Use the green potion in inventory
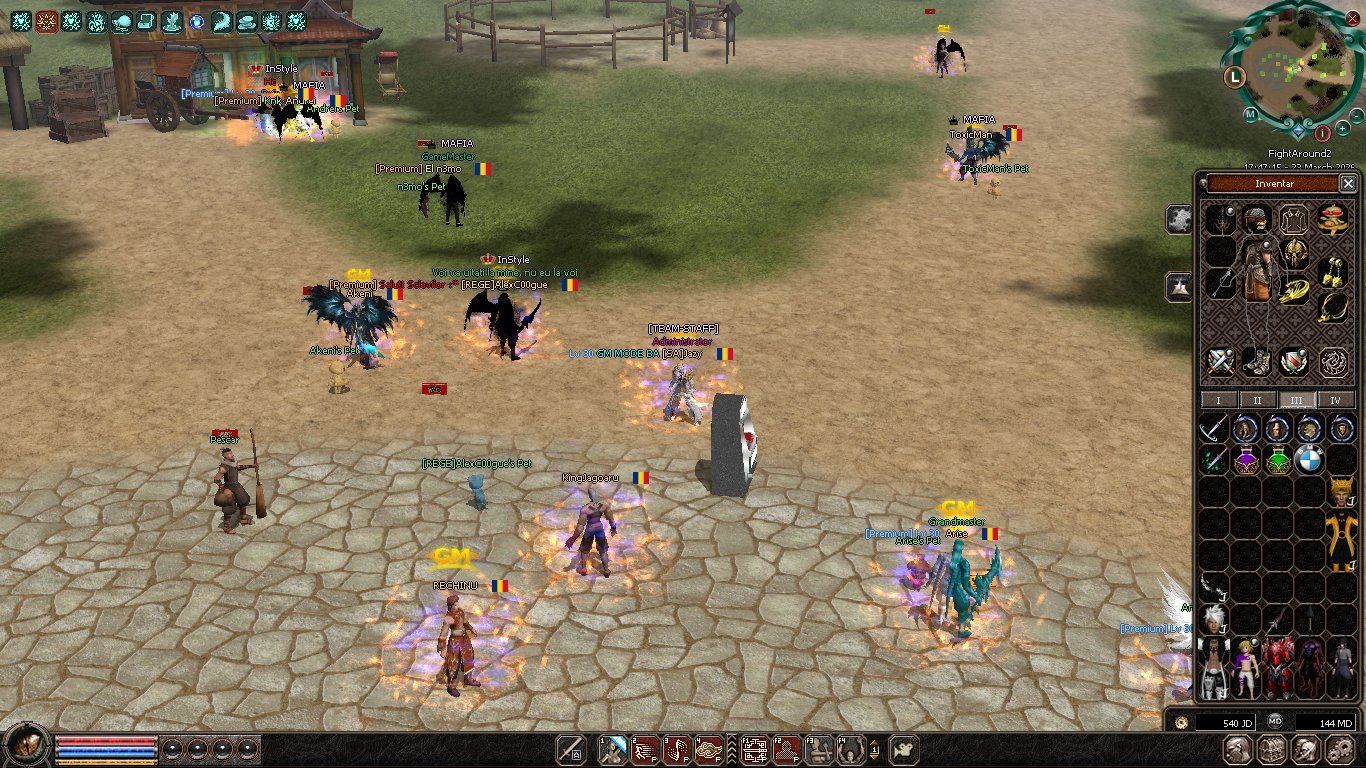This screenshot has width=1366, height=768. tap(1278, 460)
